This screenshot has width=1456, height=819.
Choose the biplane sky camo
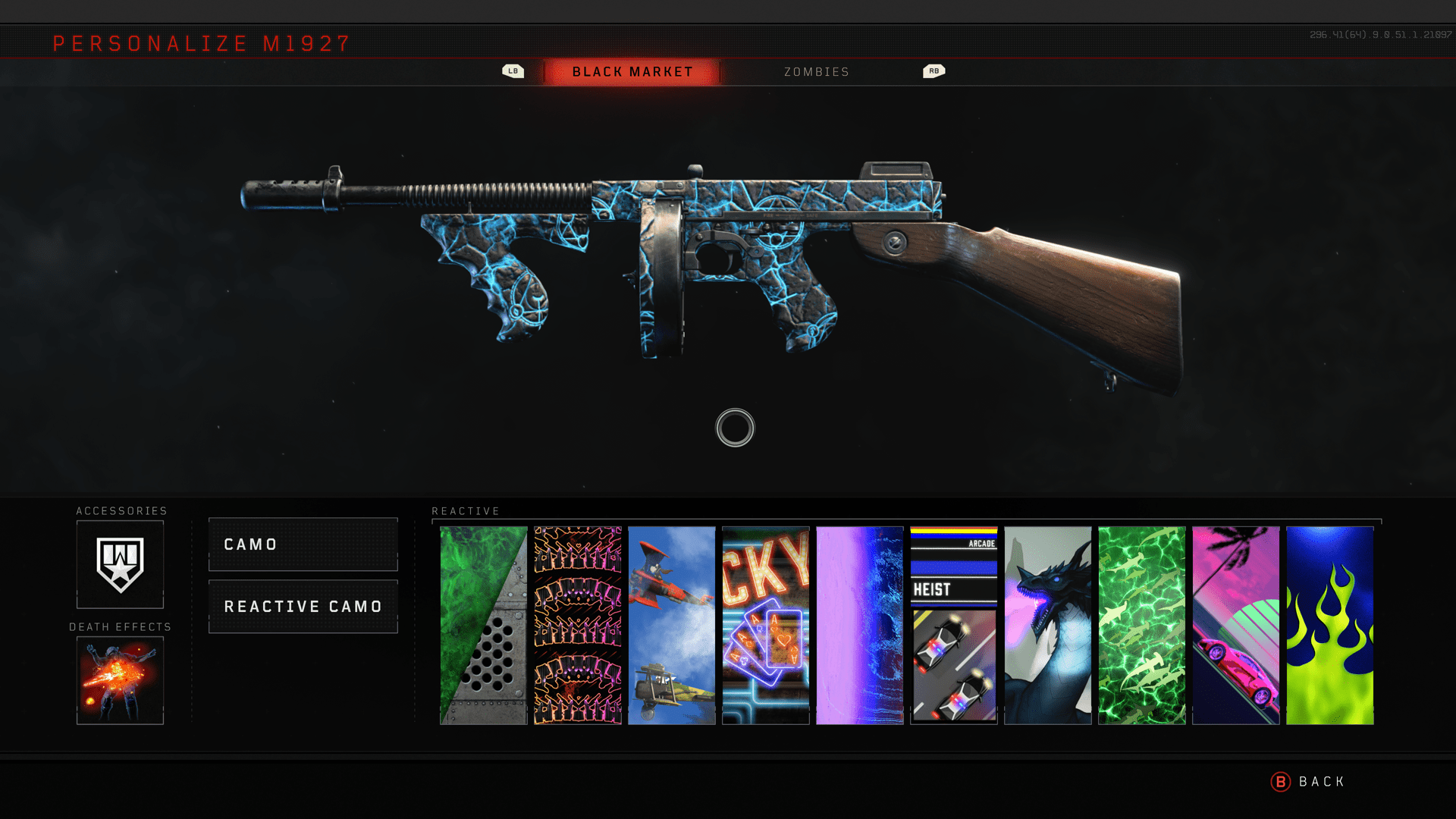672,626
